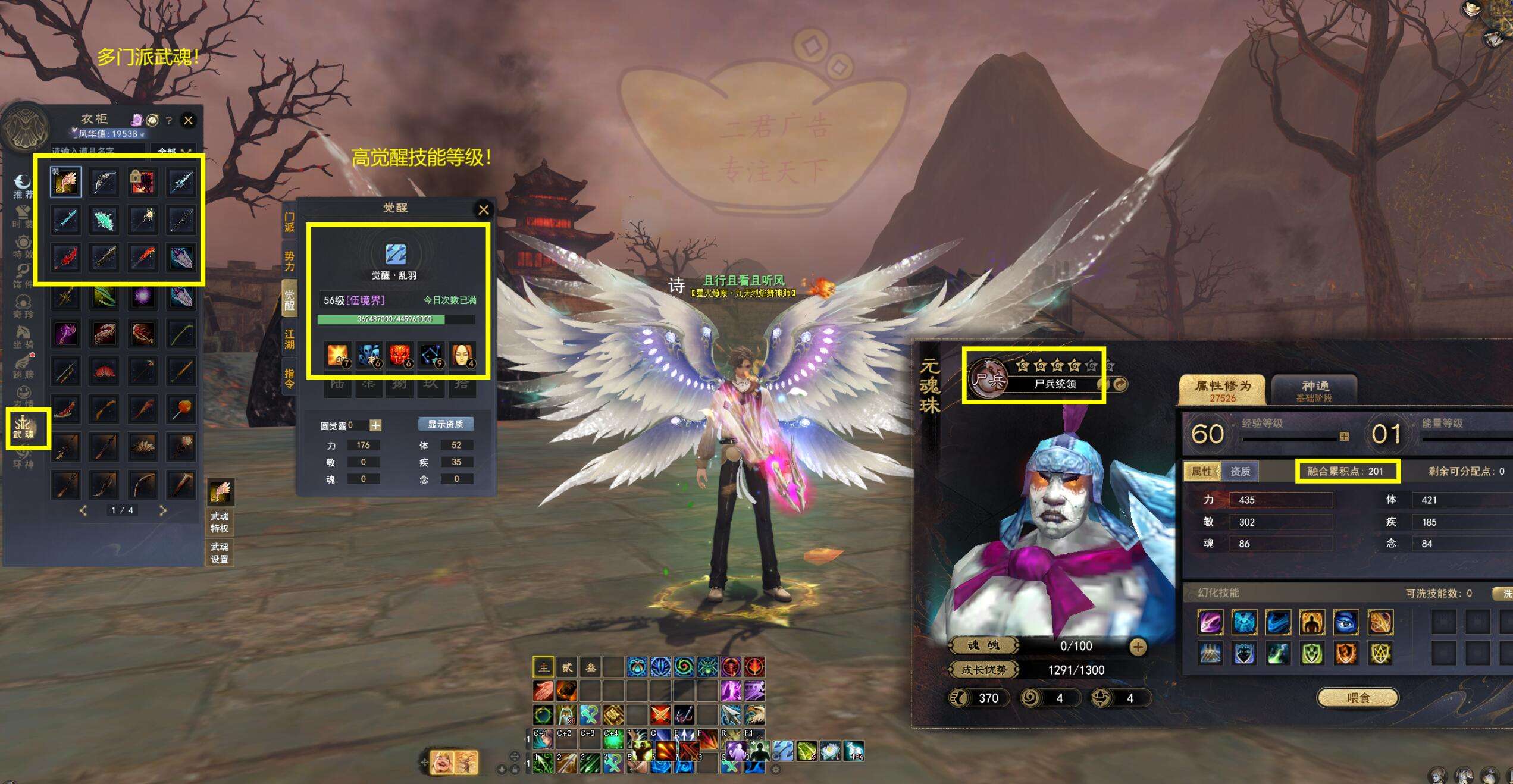Close the 觉醒 awakening window
This screenshot has height=784, width=1513.
[x=483, y=209]
